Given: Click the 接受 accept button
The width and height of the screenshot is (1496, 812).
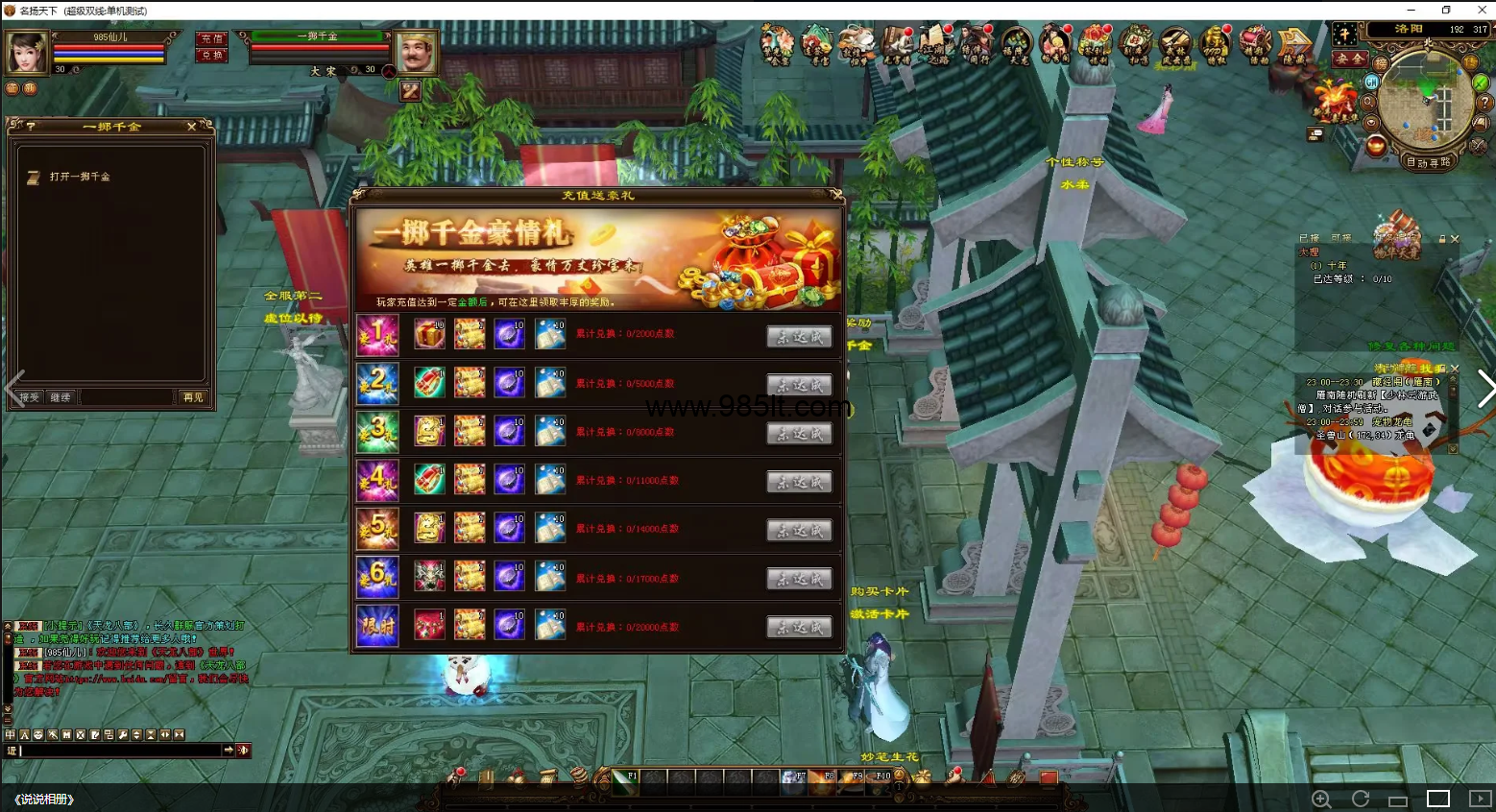Looking at the screenshot, I should click(x=30, y=397).
